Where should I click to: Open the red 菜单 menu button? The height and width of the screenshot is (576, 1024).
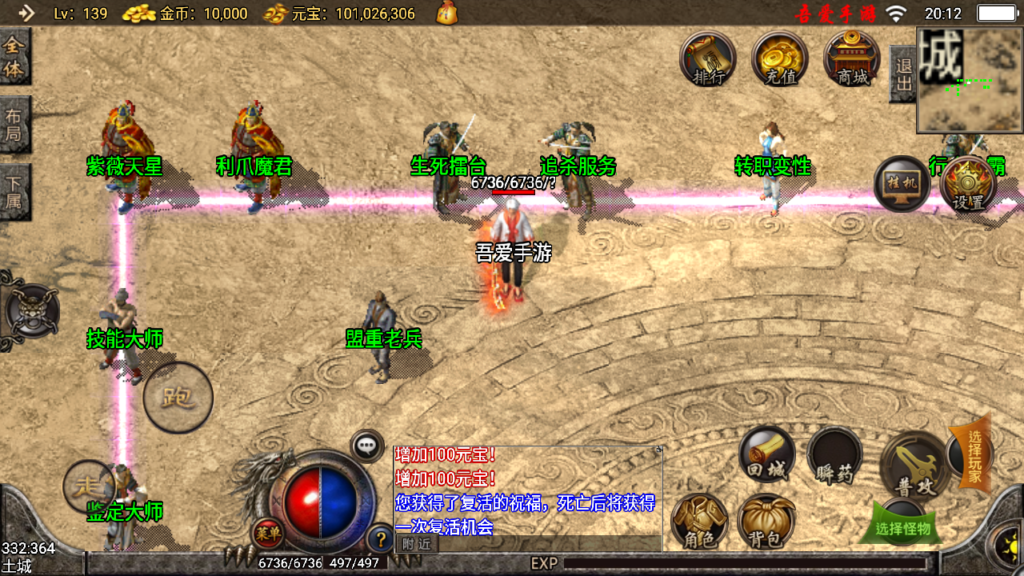click(x=267, y=532)
